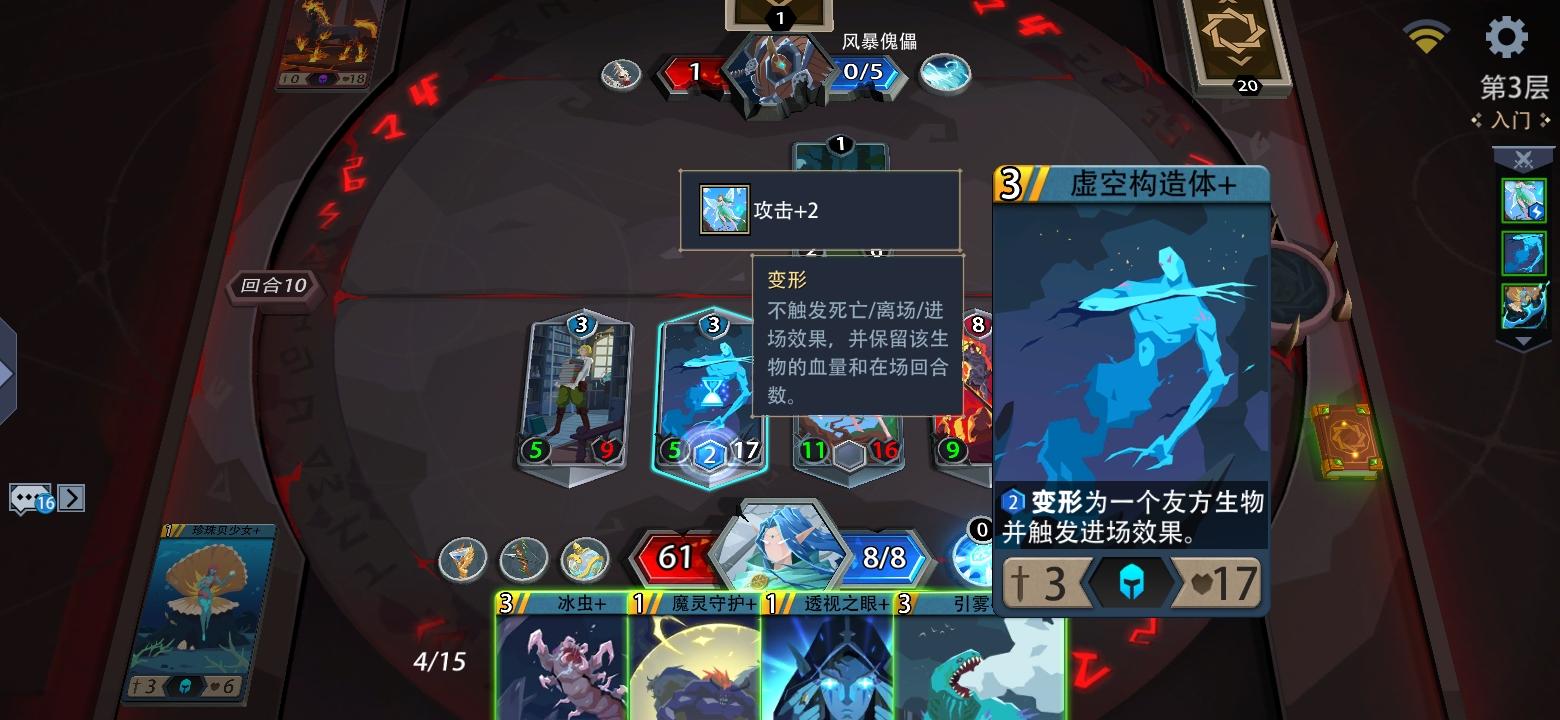Click the bow artifact icon beside the player
The height and width of the screenshot is (720, 1560).
coord(523,560)
